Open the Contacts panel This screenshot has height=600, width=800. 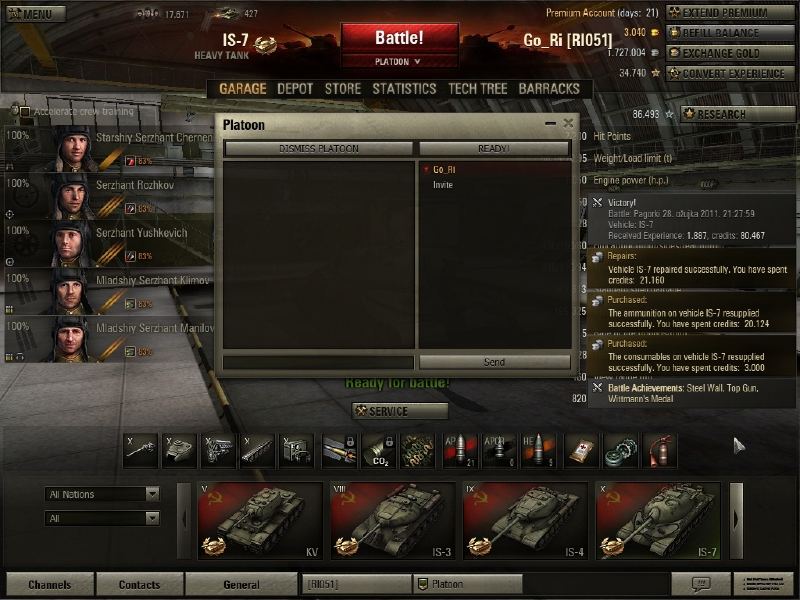139,585
